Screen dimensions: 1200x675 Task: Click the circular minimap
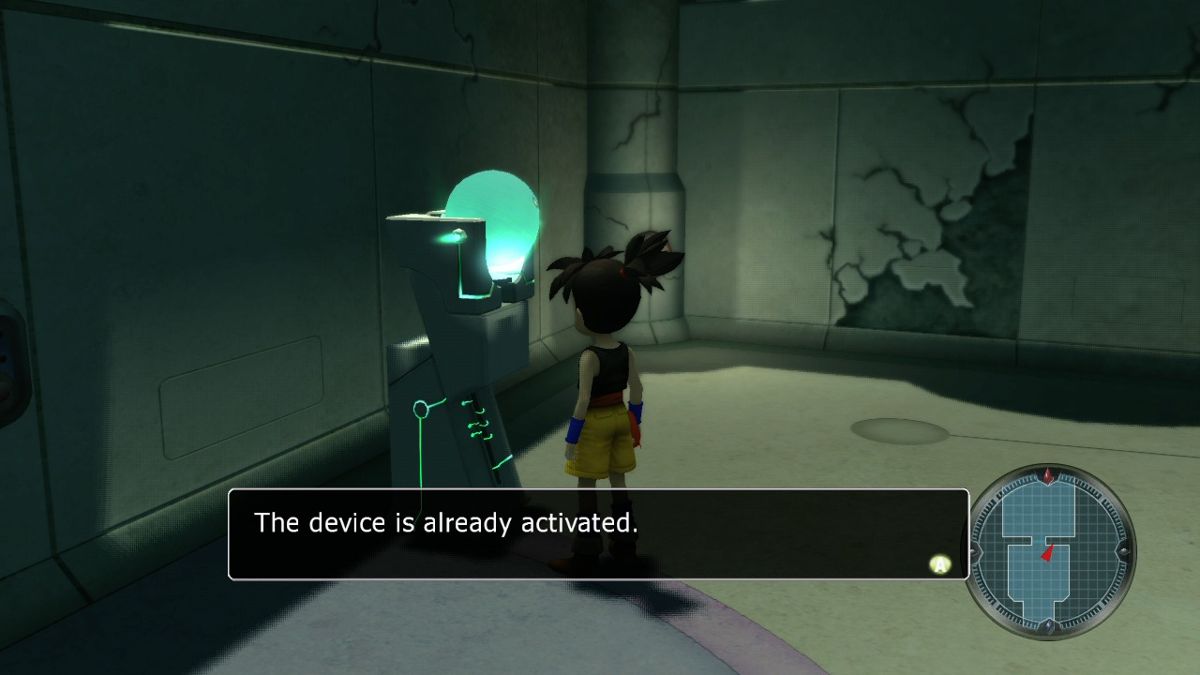point(1049,551)
